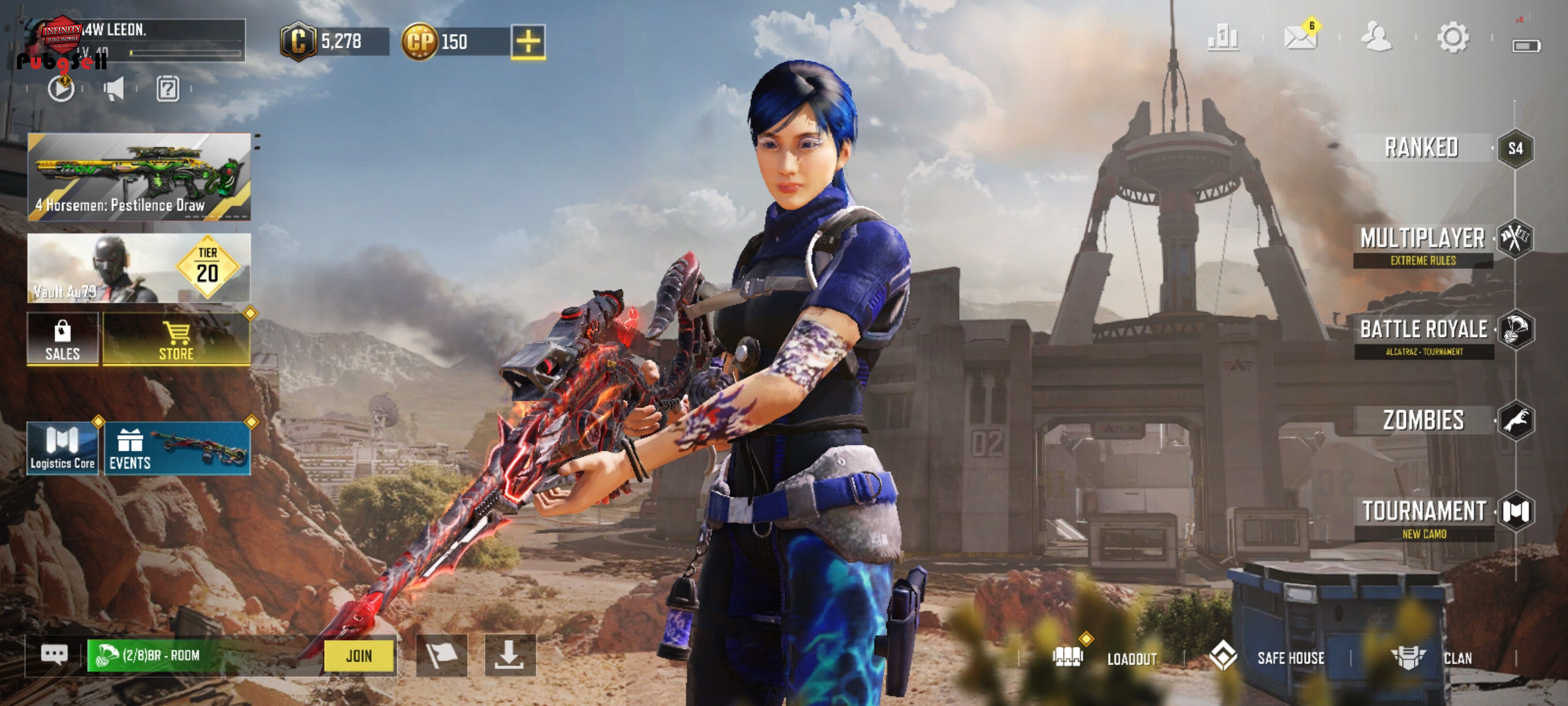Open the Tournament mode
Image resolution: width=1568 pixels, height=706 pixels.
pyautogui.click(x=1424, y=512)
